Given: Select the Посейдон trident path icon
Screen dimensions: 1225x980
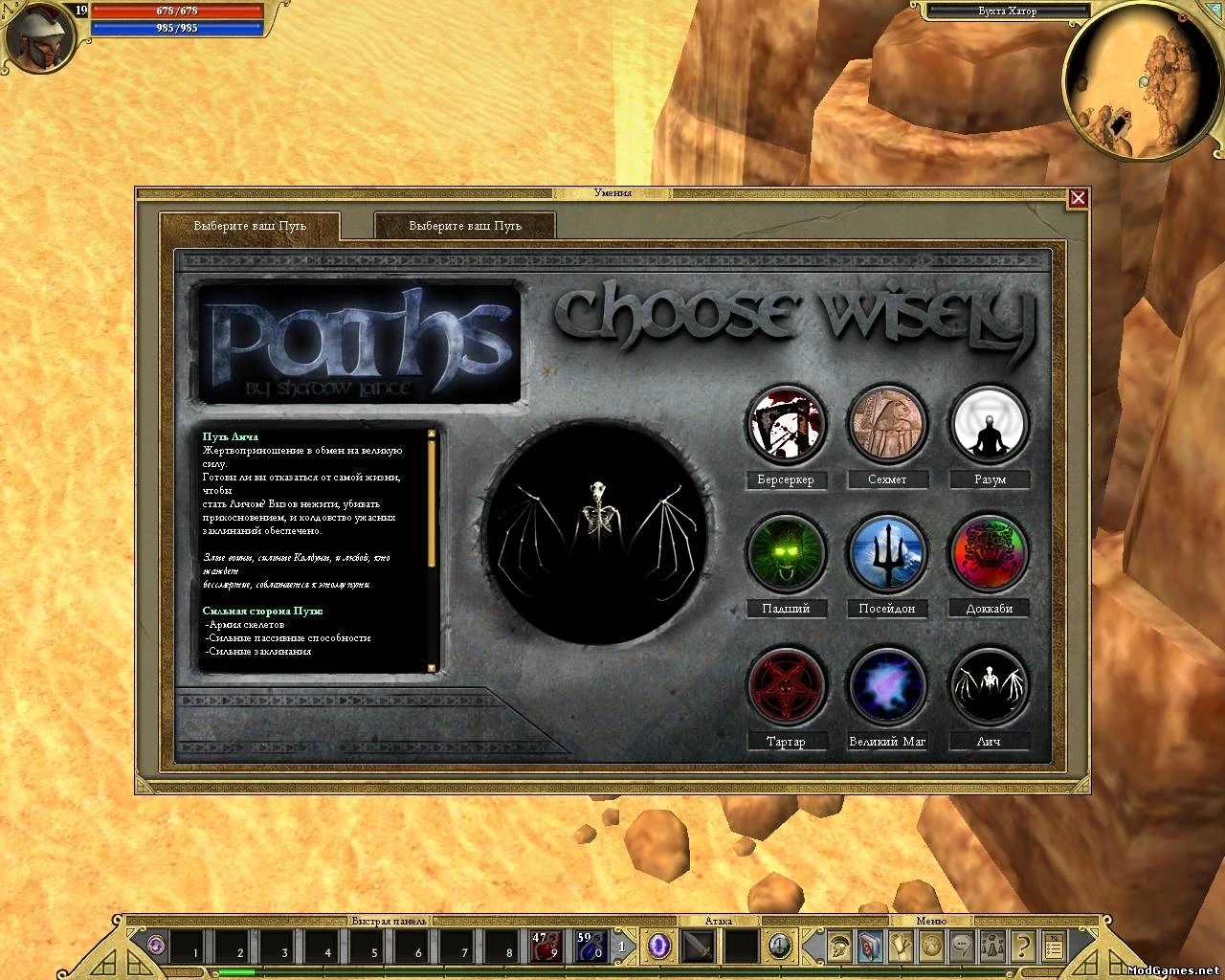Looking at the screenshot, I should coord(887,553).
